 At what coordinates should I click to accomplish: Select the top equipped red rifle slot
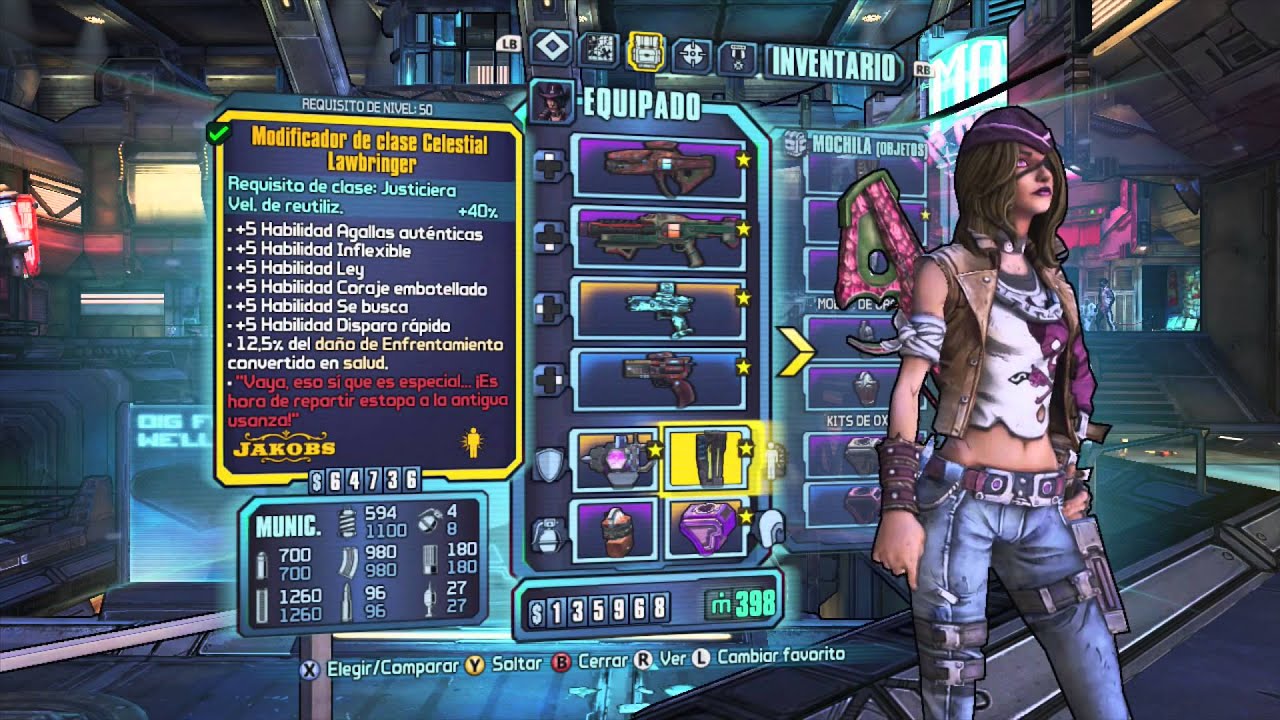[x=658, y=166]
